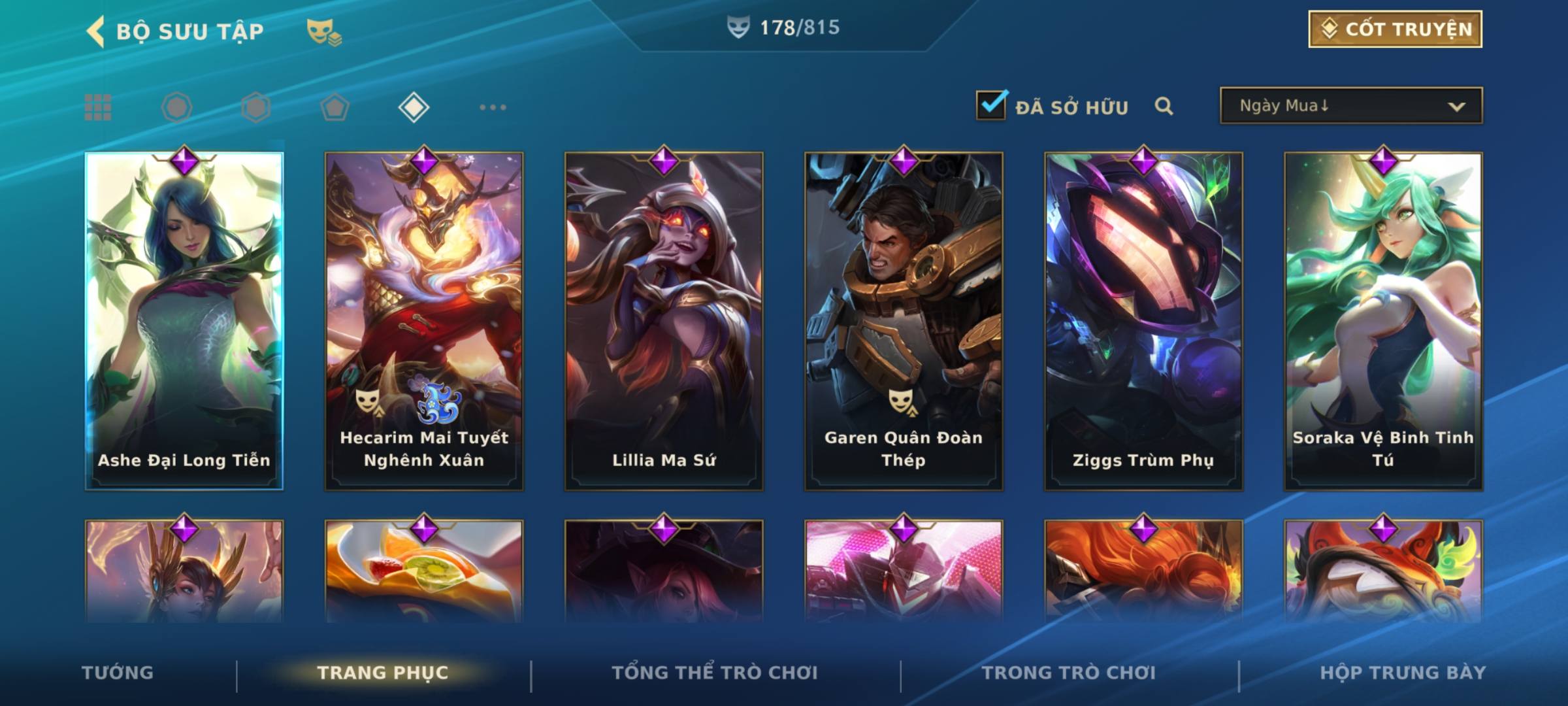
Task: Select Hecarim Mai Tuyết Nghênh Xuân skin
Action: (x=424, y=320)
